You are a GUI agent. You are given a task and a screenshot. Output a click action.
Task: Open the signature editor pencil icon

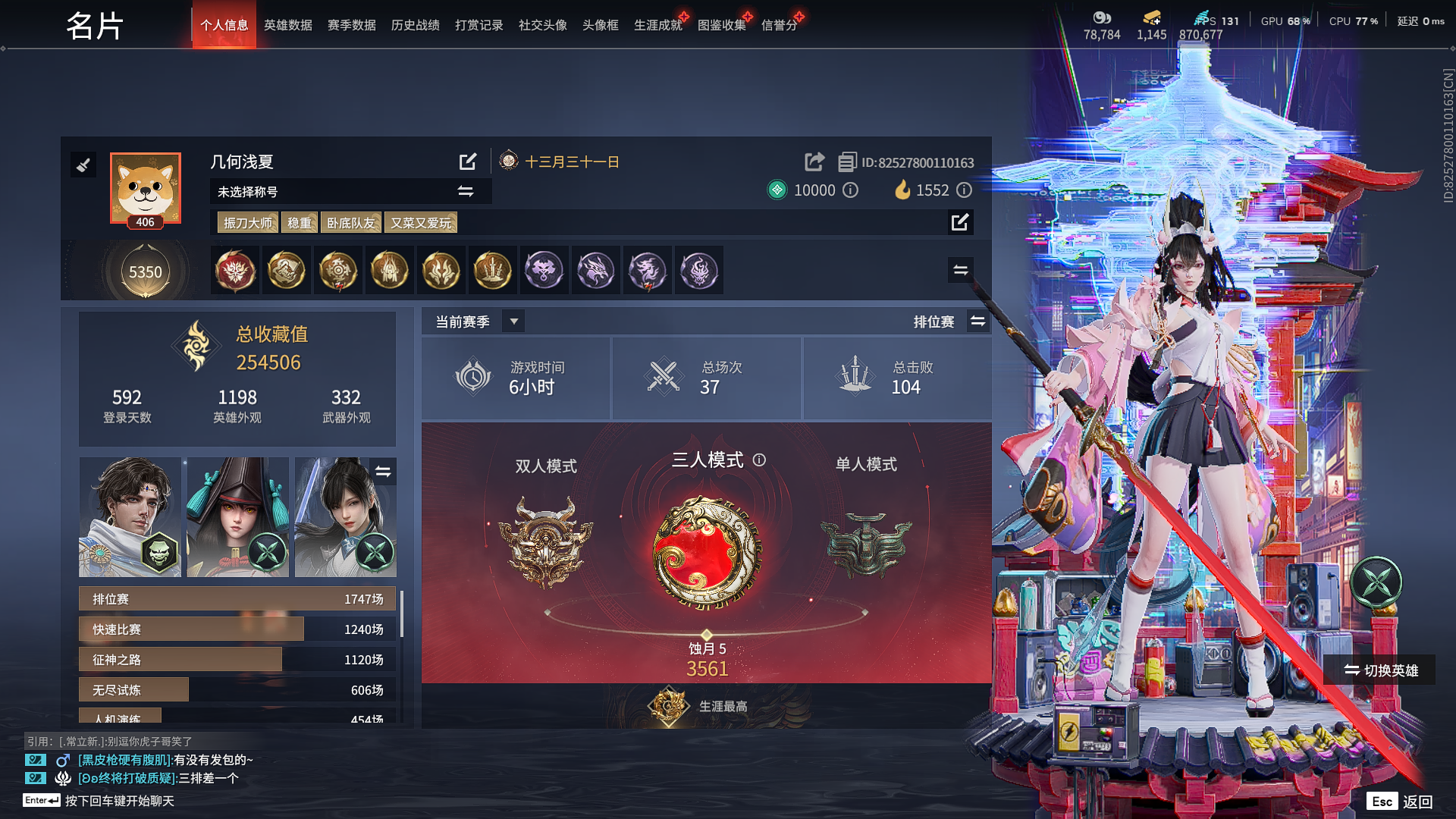coord(960,222)
